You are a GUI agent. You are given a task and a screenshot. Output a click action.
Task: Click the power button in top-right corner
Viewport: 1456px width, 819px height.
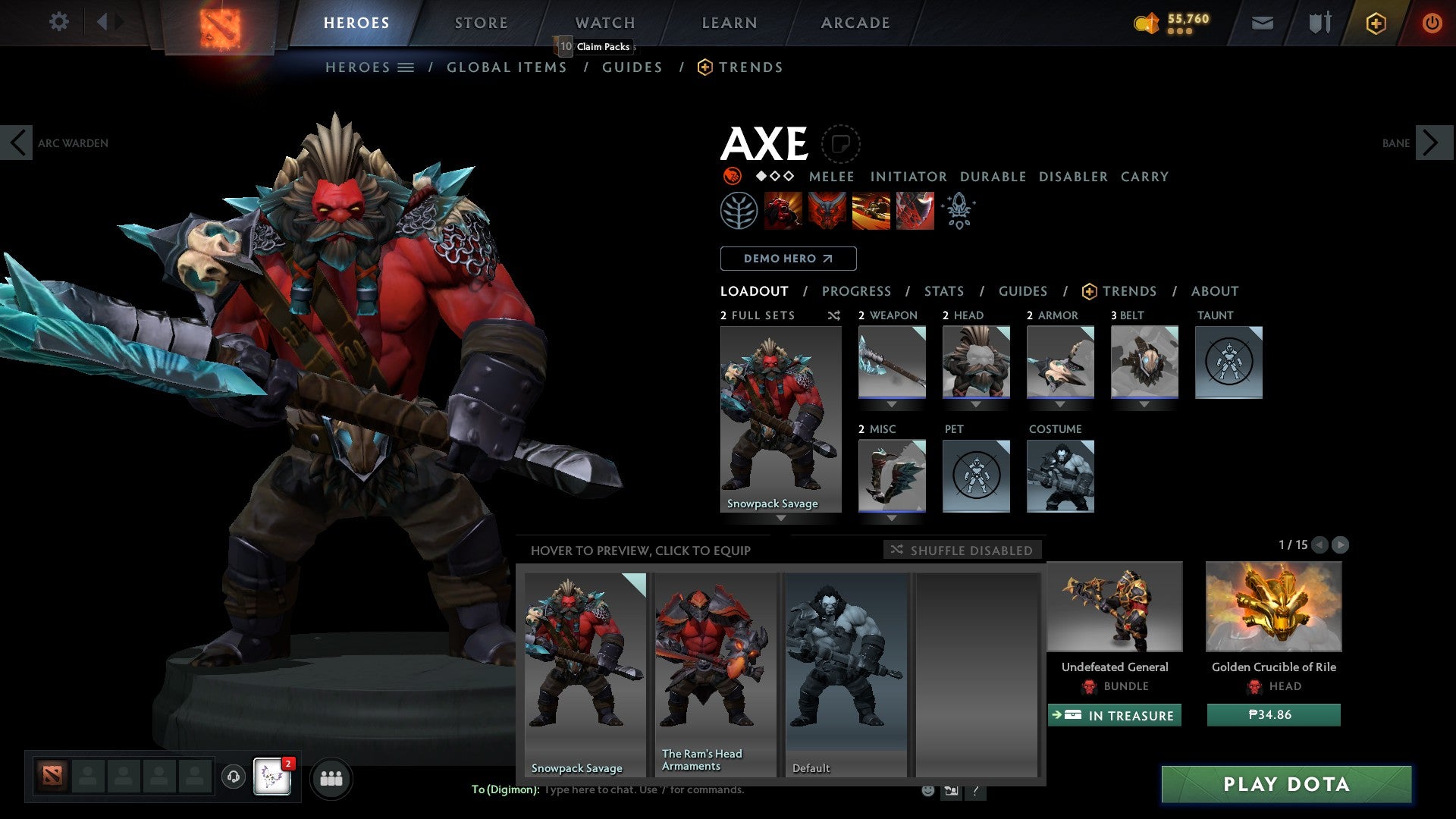point(1433,23)
